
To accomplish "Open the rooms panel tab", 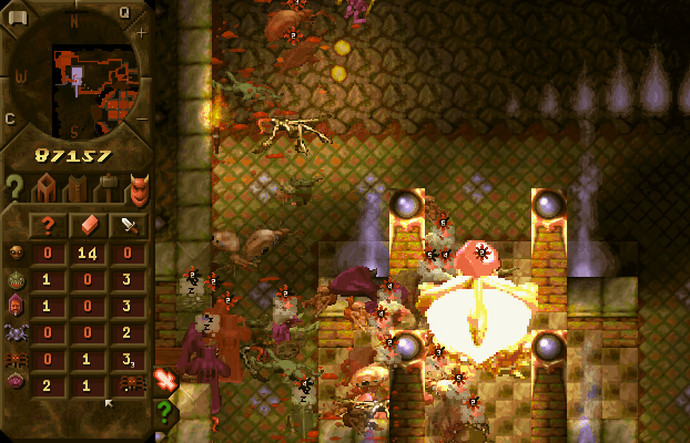I will pos(46,187).
